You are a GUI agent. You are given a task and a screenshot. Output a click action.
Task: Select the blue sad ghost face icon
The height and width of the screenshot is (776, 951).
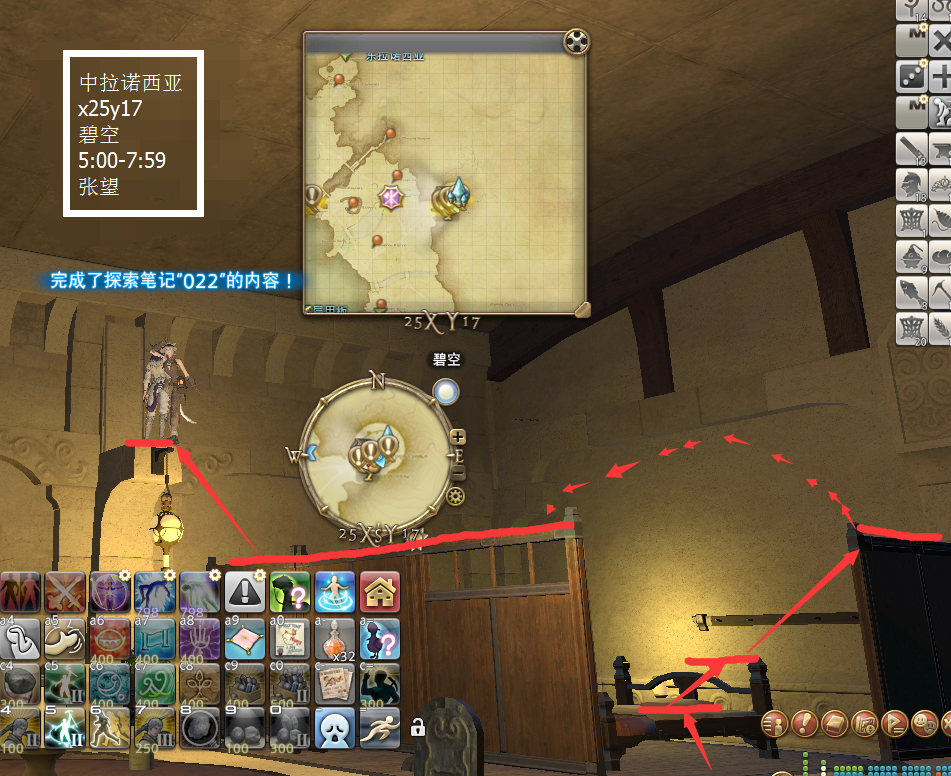click(335, 729)
